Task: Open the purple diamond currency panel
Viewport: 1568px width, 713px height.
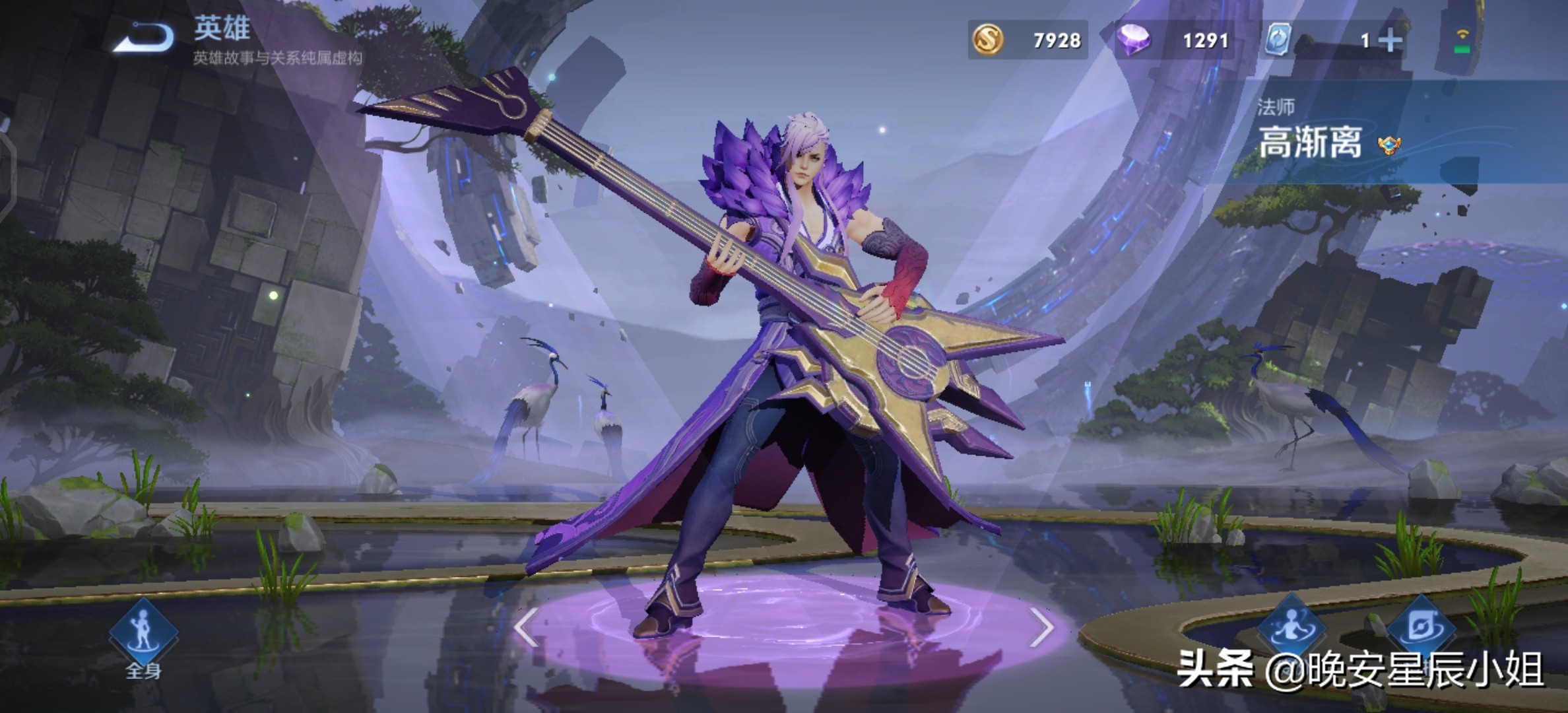Action: (1174, 40)
